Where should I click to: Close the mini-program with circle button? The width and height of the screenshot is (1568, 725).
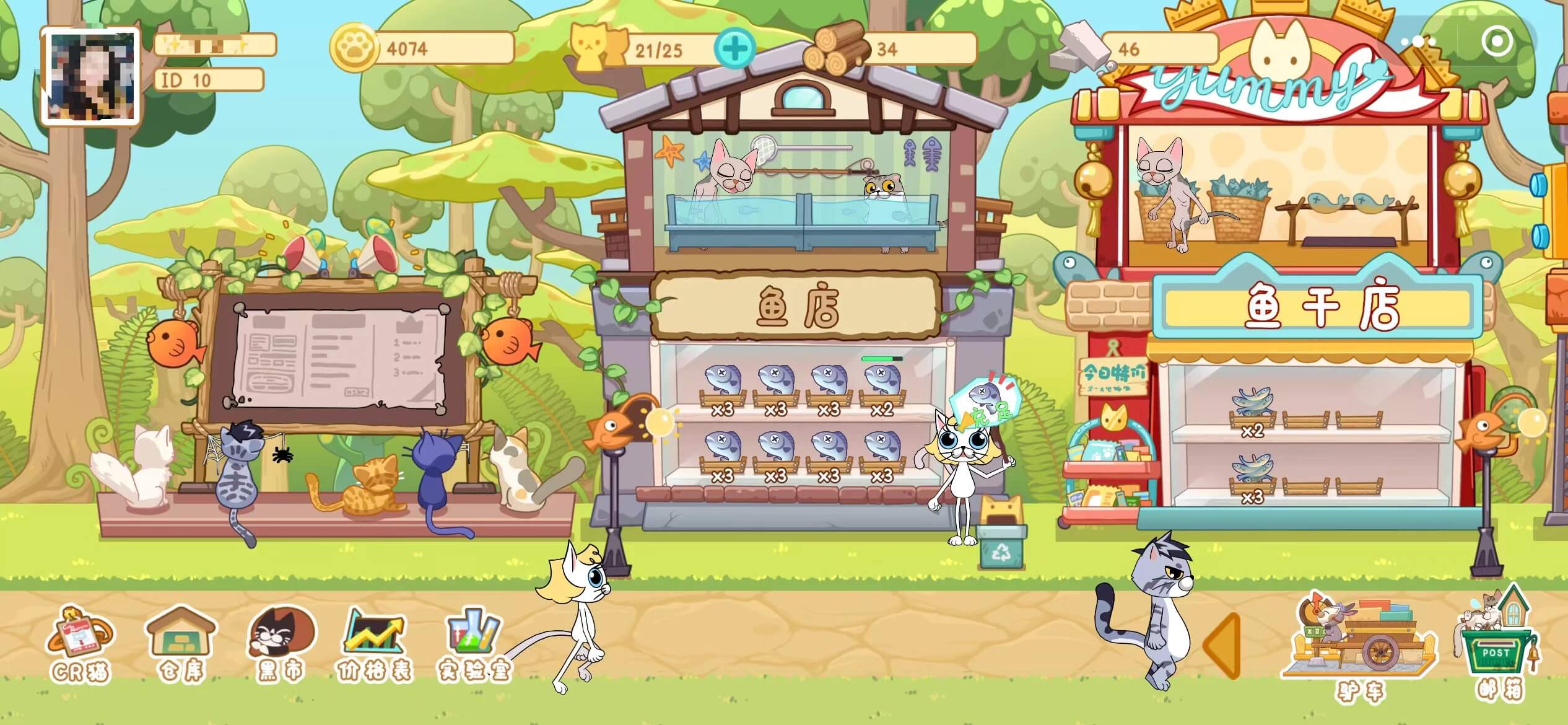1497,42
